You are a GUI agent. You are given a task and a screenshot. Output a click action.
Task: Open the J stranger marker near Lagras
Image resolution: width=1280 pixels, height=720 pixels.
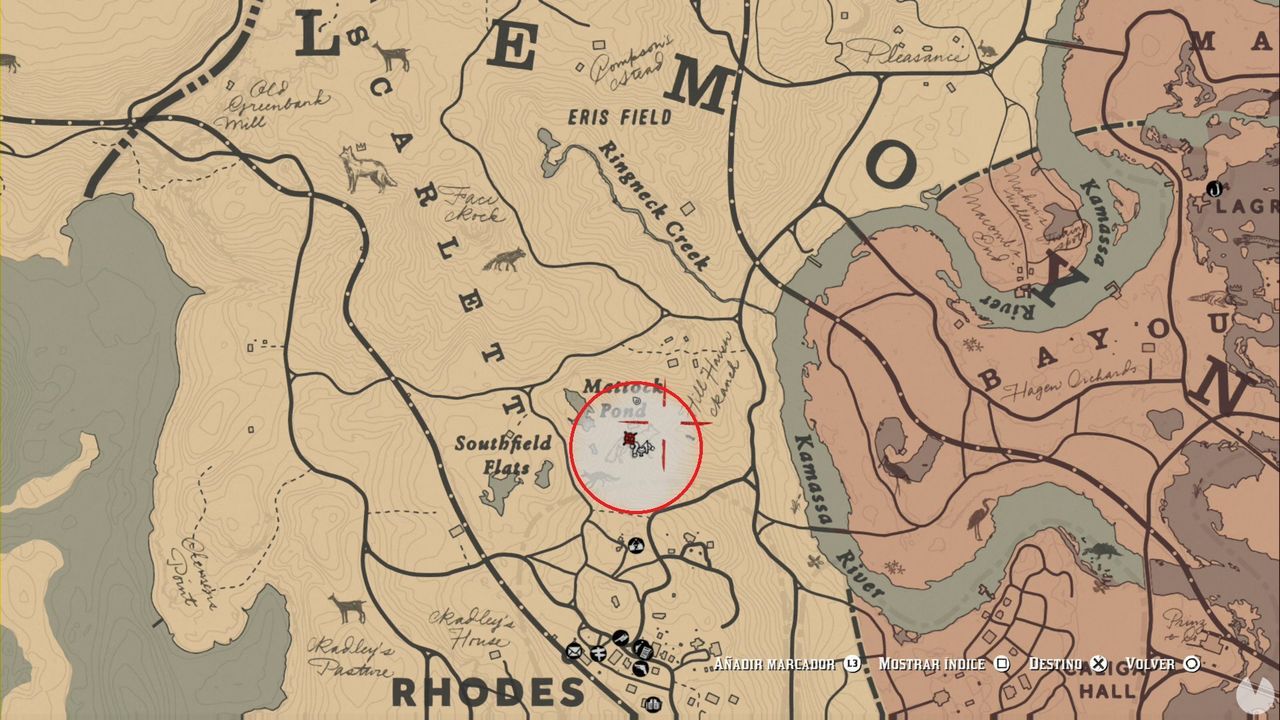(x=1215, y=189)
